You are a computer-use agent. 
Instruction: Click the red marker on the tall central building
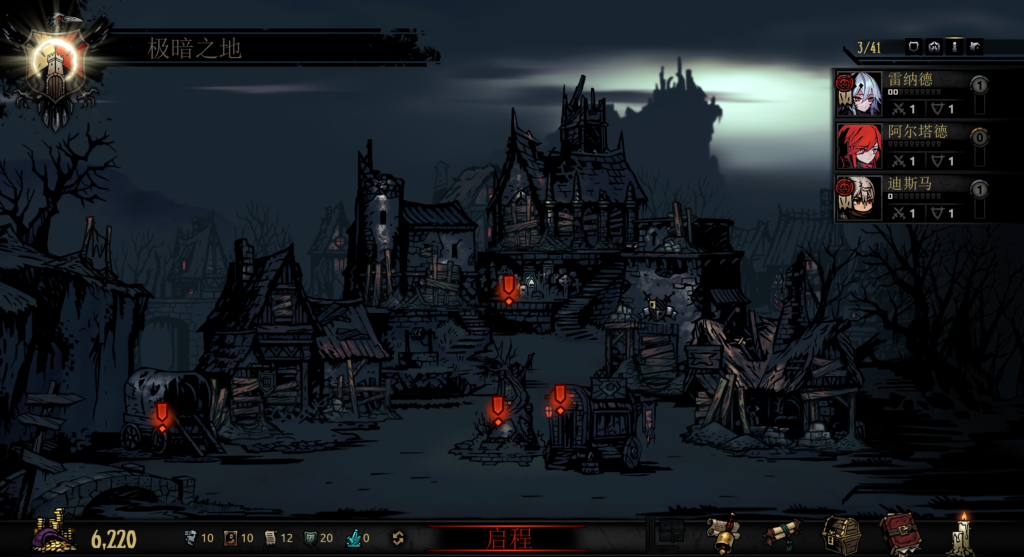tap(508, 289)
